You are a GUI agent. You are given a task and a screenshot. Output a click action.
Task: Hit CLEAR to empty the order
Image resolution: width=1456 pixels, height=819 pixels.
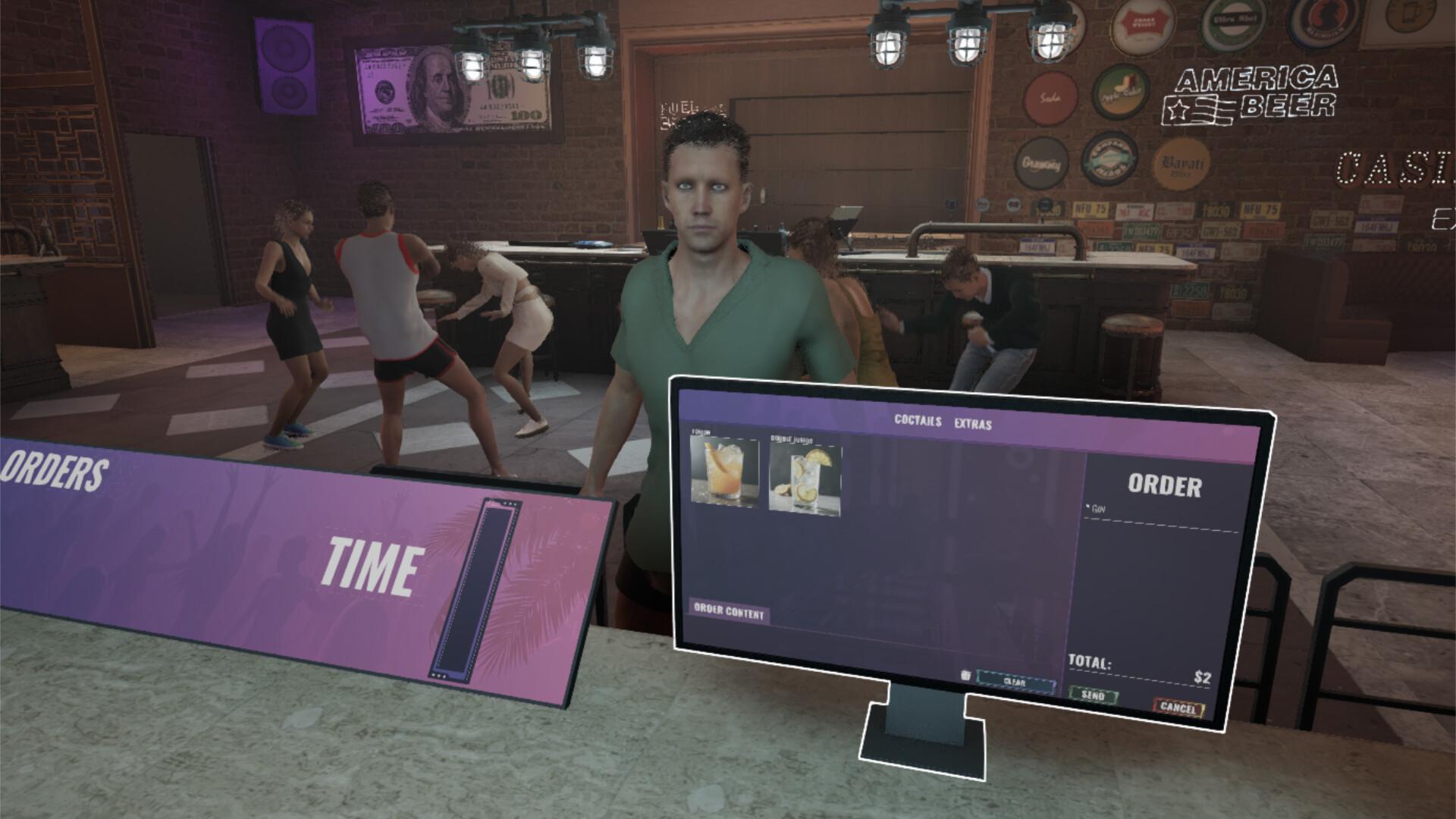(x=1015, y=682)
